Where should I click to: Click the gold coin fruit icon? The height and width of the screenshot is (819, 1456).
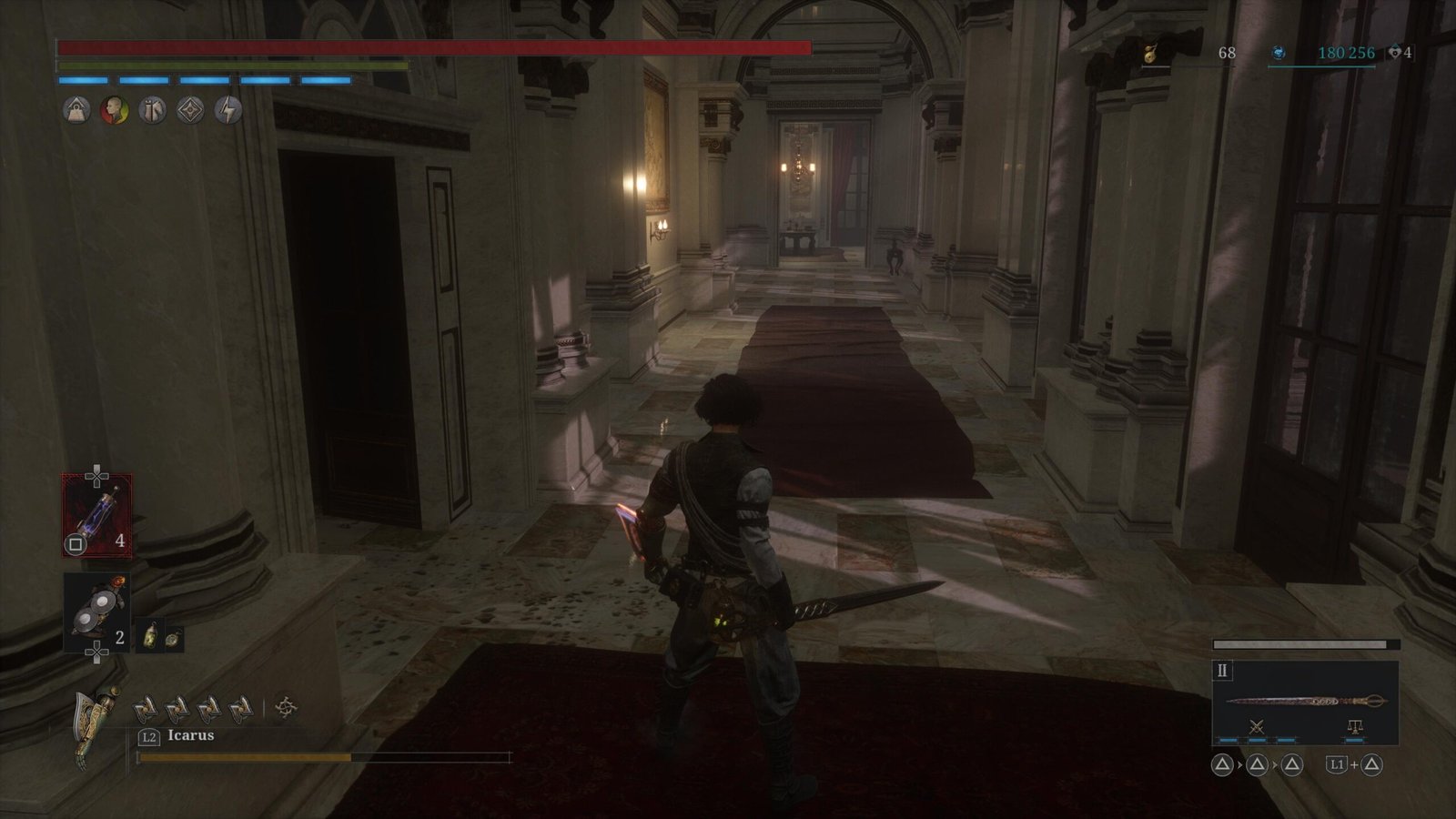click(x=1151, y=54)
